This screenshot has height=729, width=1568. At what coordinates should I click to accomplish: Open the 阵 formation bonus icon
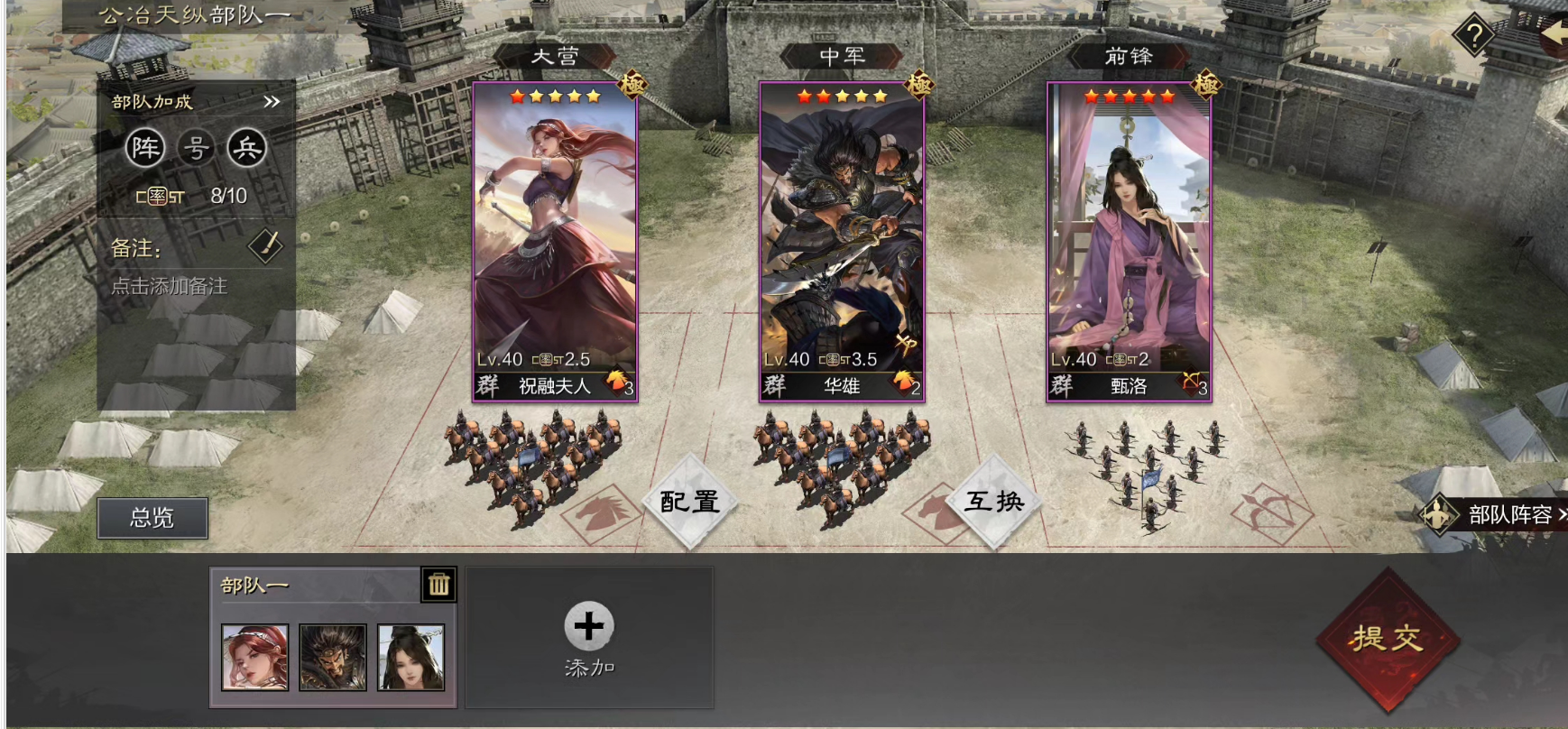(x=145, y=148)
